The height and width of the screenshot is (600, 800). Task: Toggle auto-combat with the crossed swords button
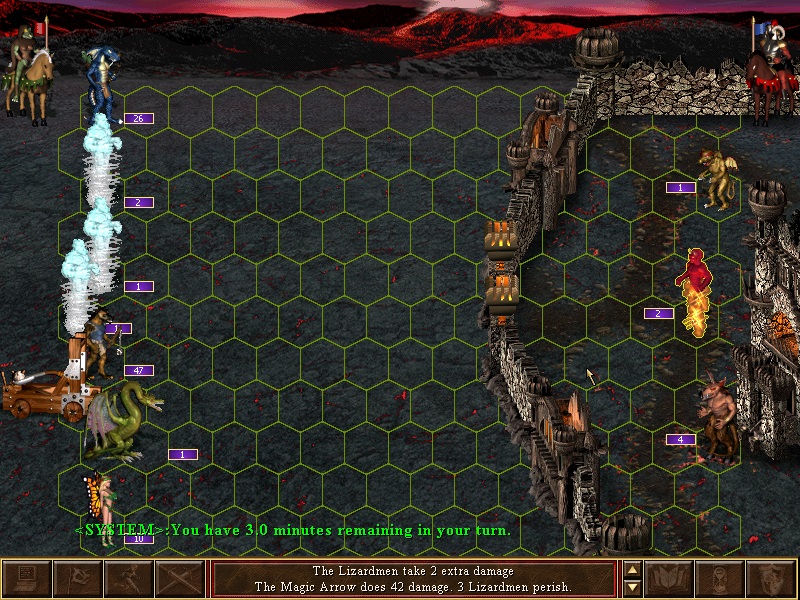point(180,579)
